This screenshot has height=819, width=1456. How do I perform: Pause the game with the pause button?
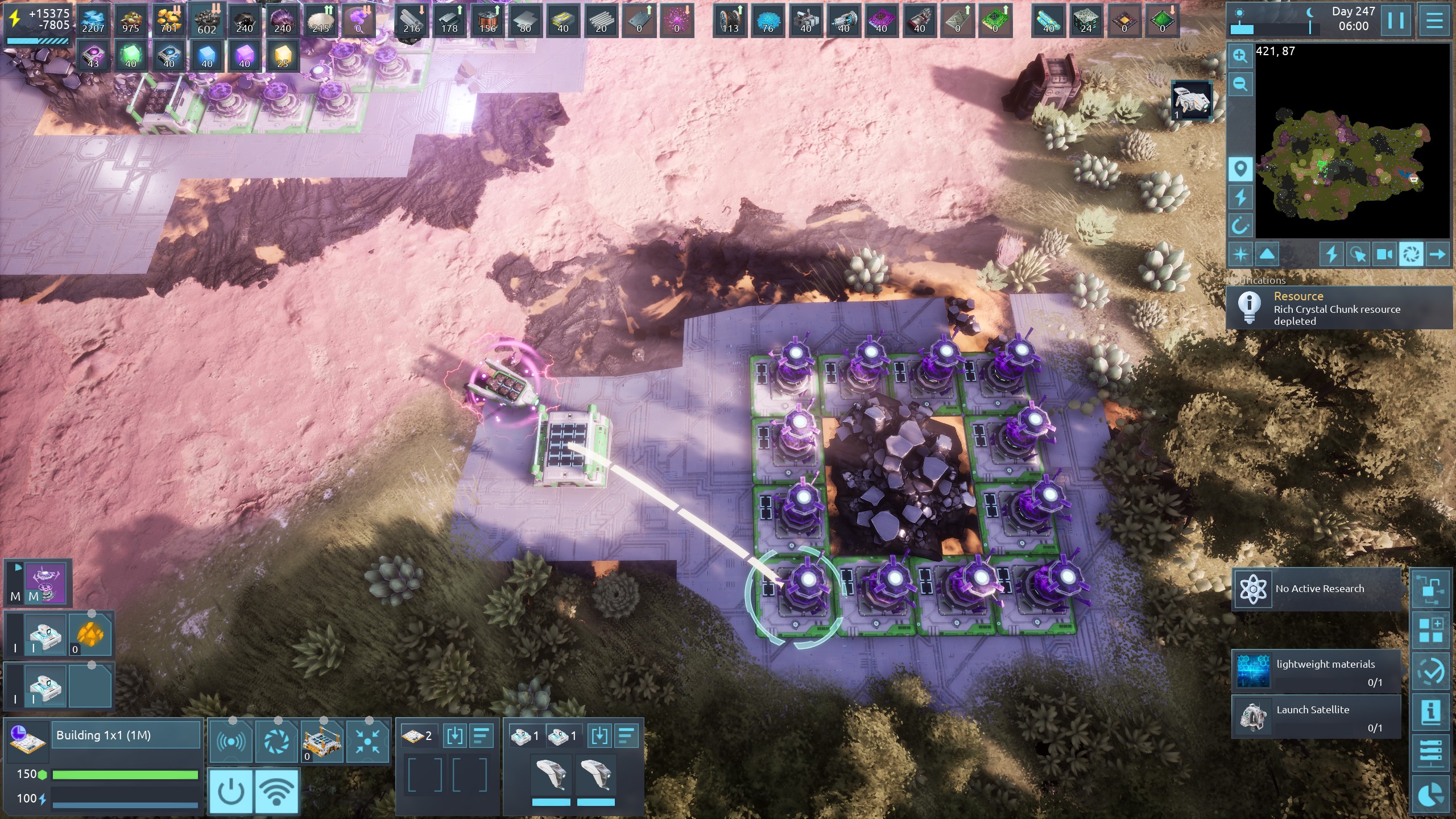(1396, 21)
